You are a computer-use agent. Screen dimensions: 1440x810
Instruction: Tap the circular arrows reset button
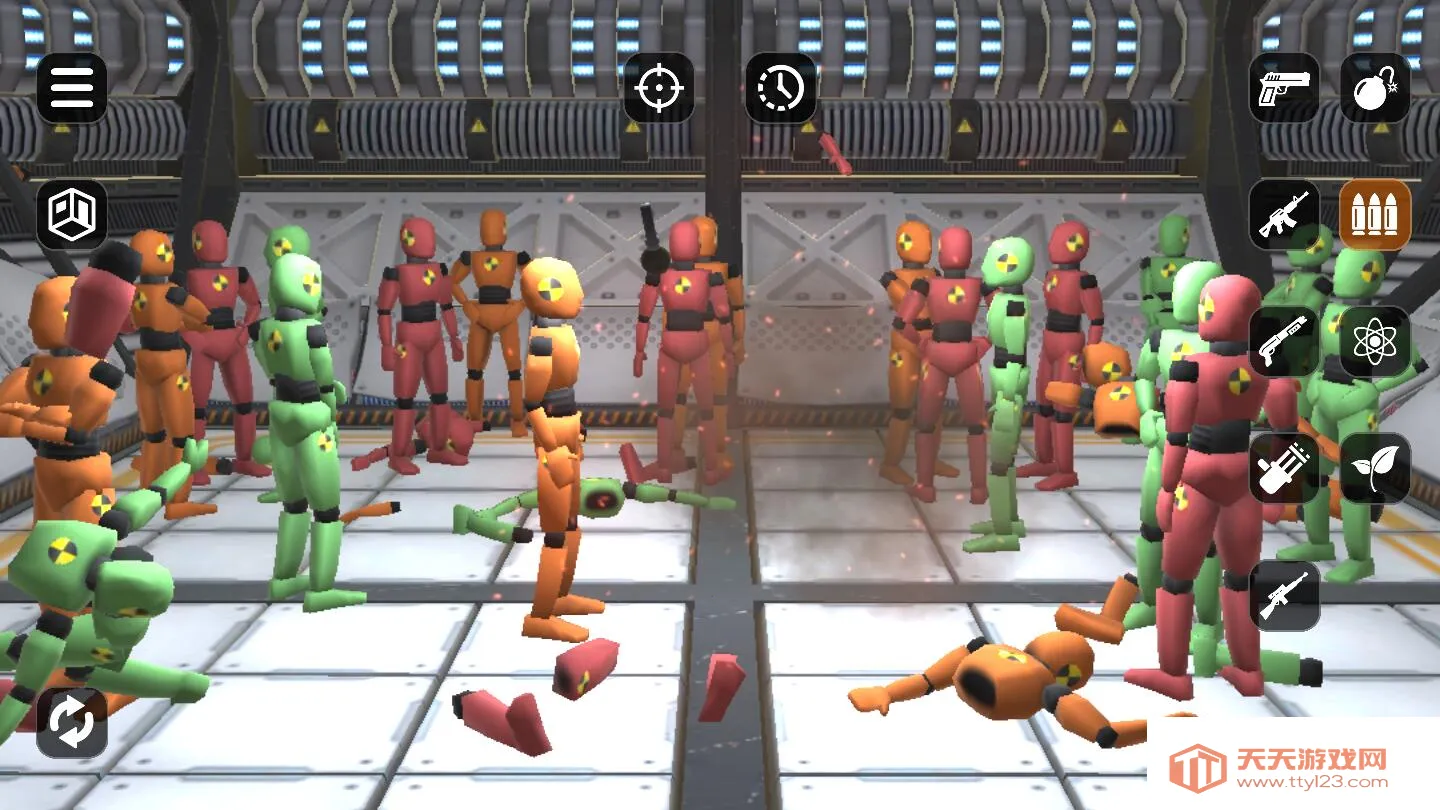click(72, 722)
